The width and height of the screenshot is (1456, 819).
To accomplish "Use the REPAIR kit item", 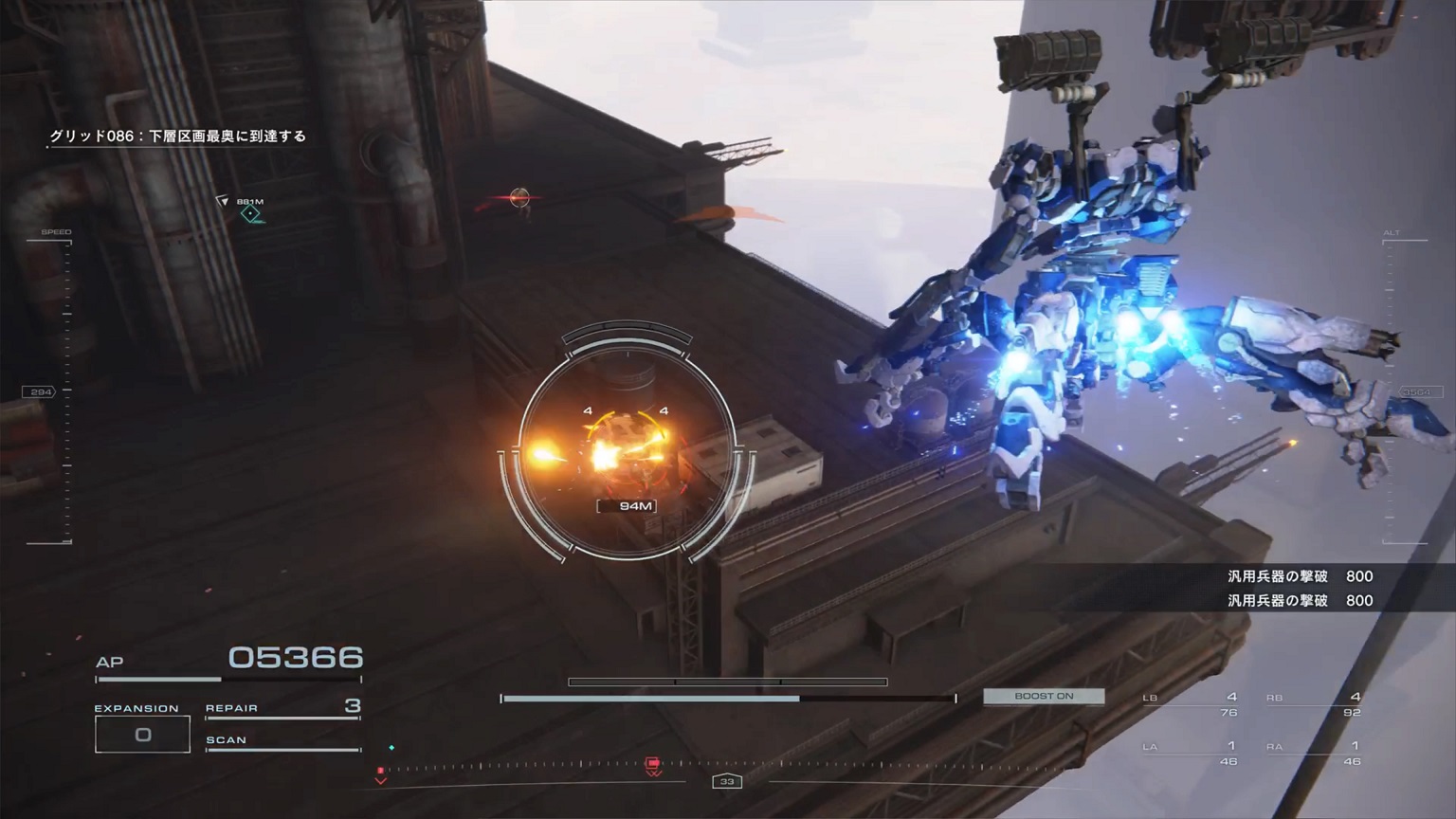I will (282, 708).
